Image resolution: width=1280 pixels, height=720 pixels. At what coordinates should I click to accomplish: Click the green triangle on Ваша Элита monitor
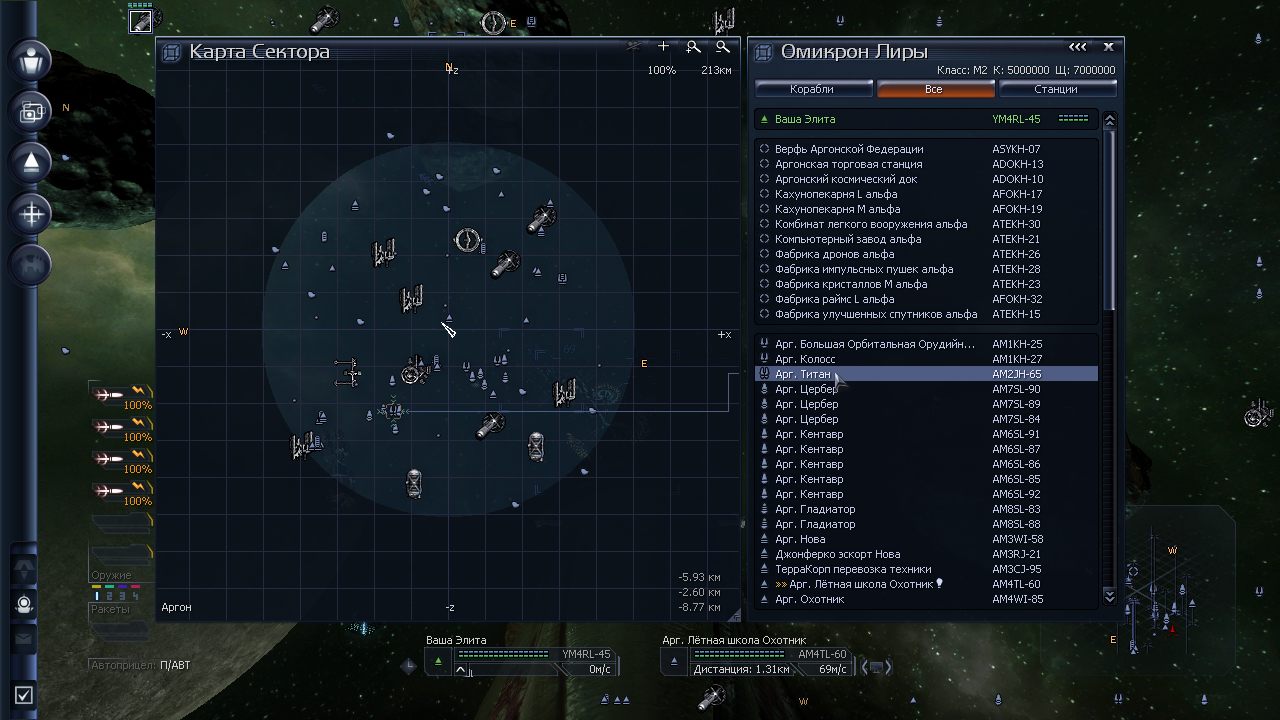[x=439, y=660]
